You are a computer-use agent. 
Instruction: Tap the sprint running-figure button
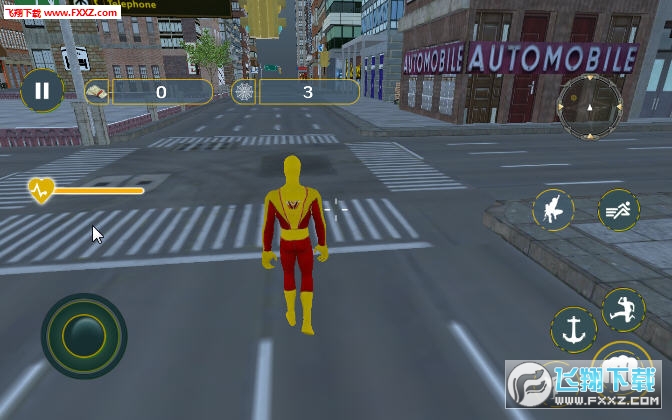coord(618,209)
